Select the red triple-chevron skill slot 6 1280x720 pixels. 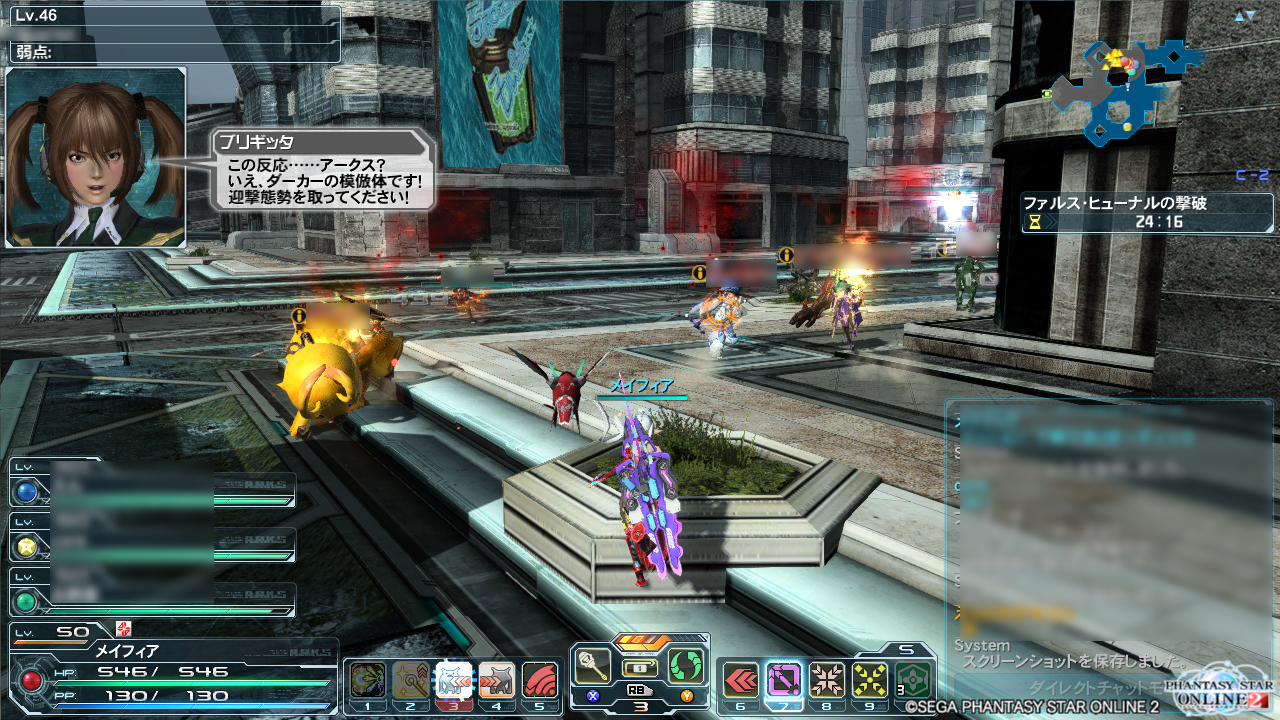click(x=740, y=680)
